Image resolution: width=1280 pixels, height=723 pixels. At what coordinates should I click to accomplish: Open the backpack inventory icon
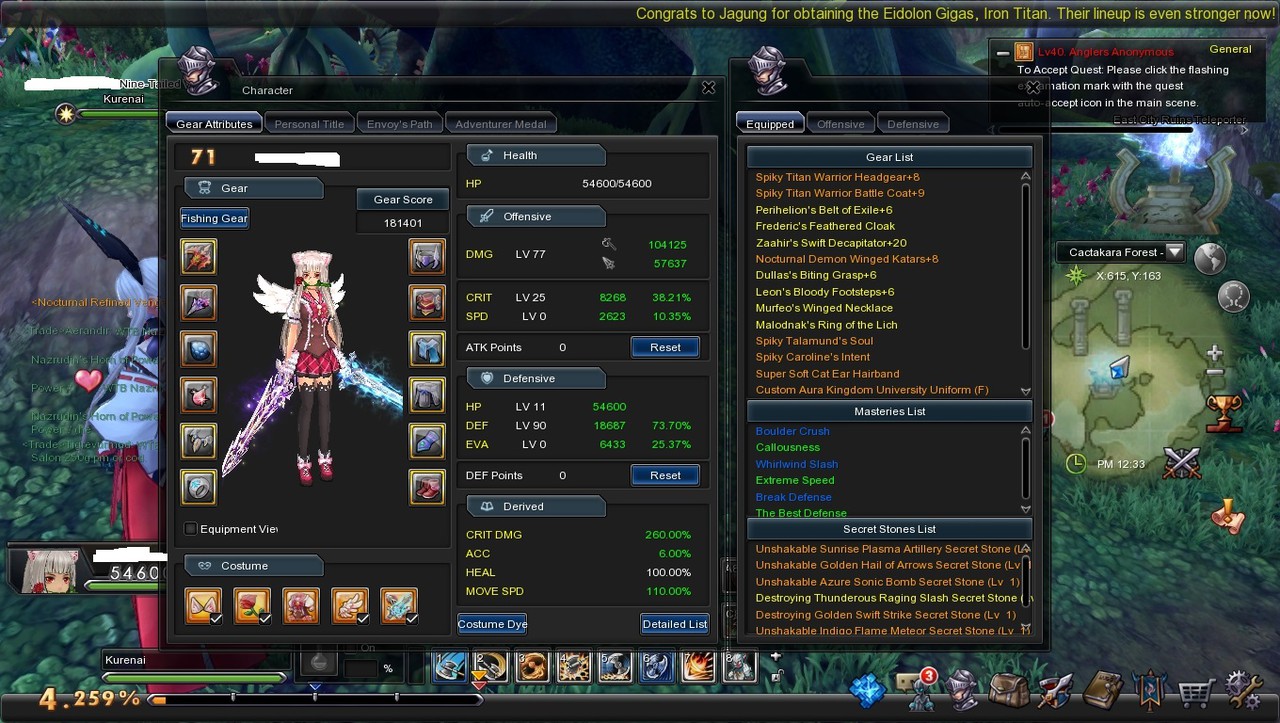(x=1009, y=690)
